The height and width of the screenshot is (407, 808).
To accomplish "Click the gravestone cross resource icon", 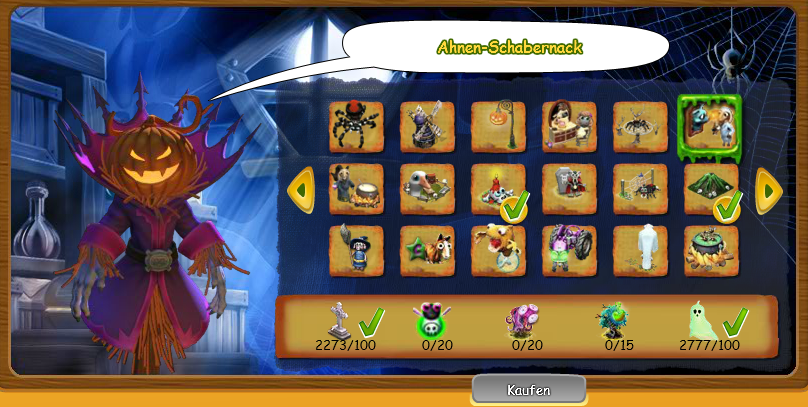I will (x=338, y=320).
